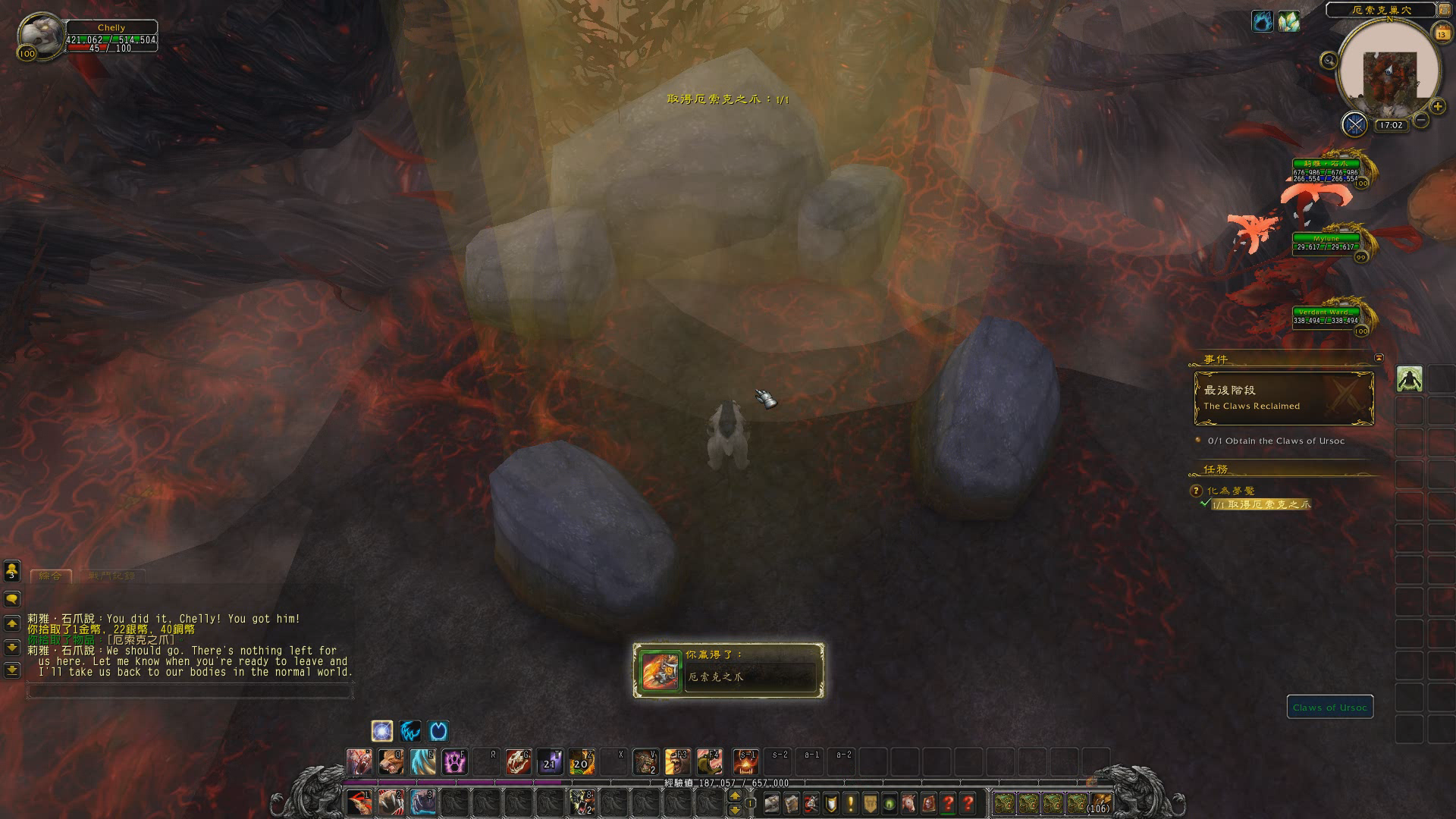Open the yellow exclamation quest log button
The height and width of the screenshot is (819, 1456).
(850, 803)
